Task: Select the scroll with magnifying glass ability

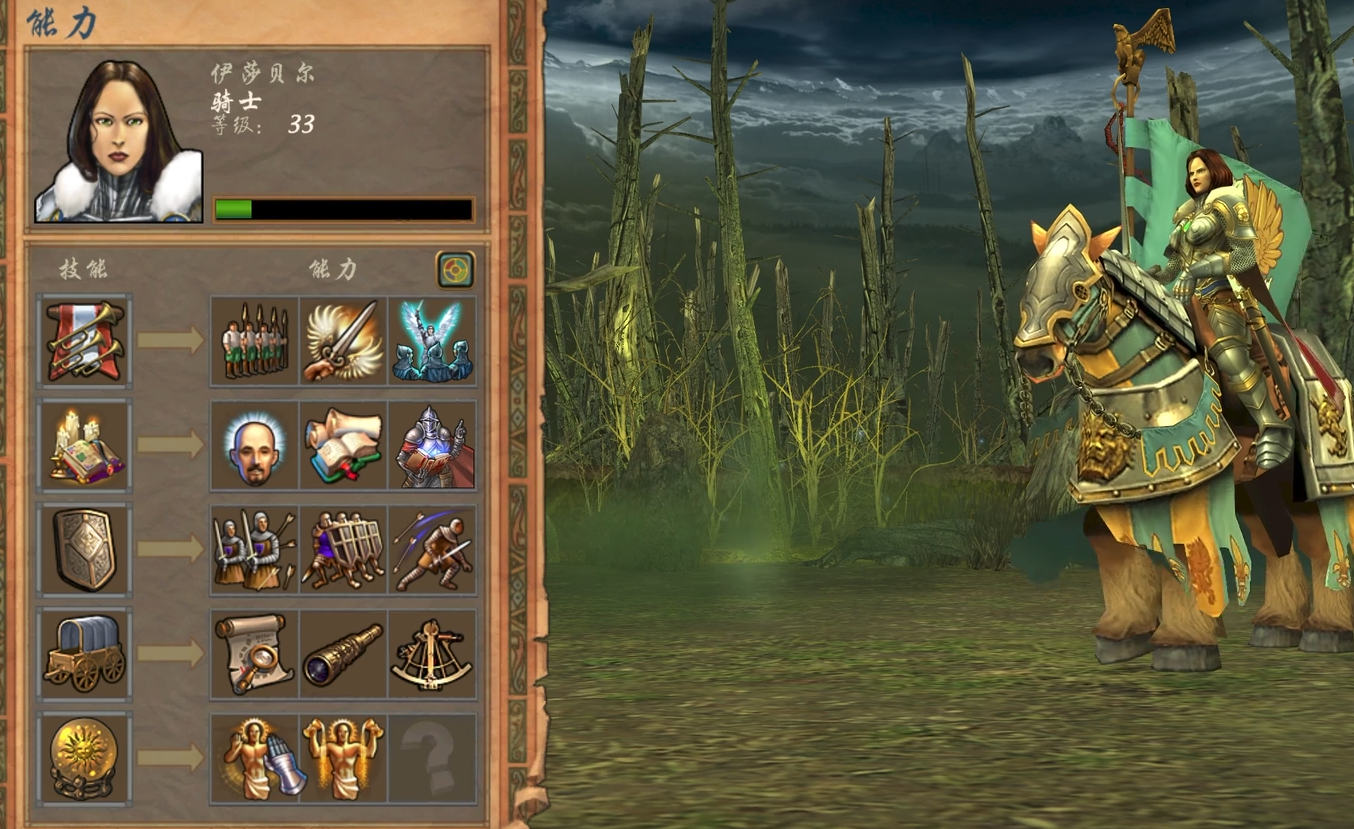Action: (x=255, y=654)
